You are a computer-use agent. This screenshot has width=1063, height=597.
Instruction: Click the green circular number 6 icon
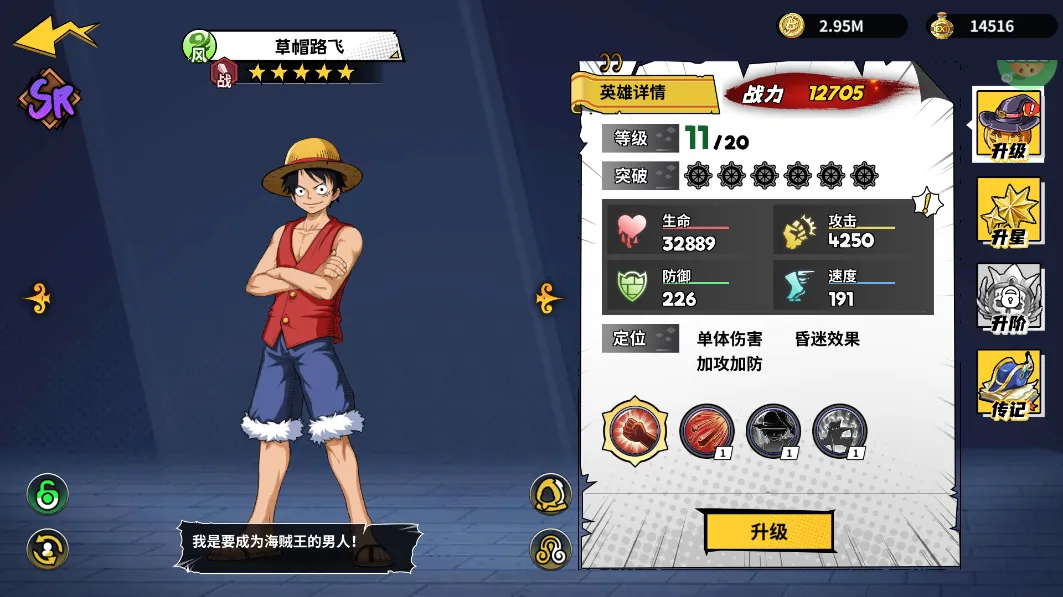tap(47, 494)
